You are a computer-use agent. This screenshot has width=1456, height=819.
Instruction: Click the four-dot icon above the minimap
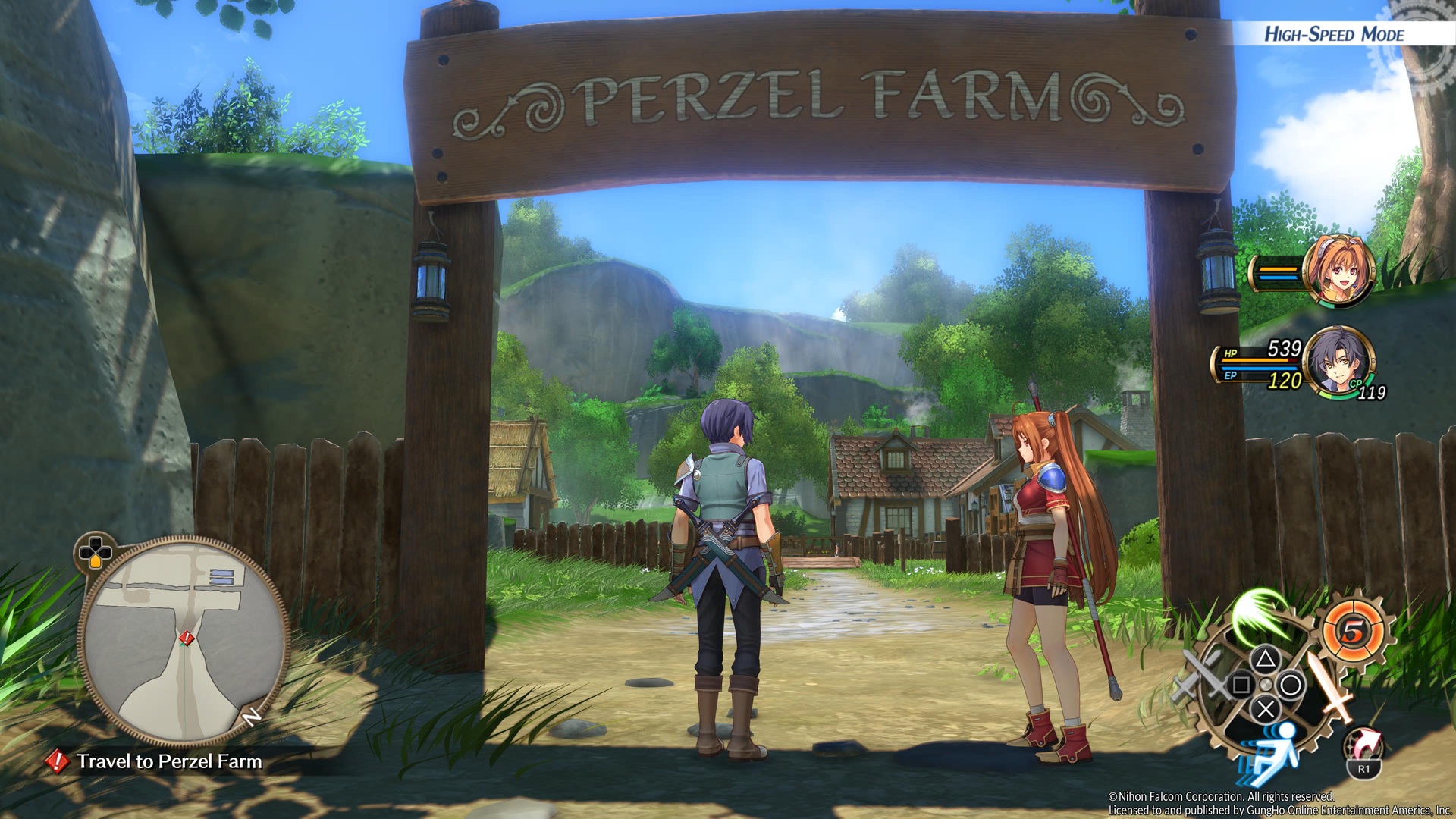[x=96, y=551]
